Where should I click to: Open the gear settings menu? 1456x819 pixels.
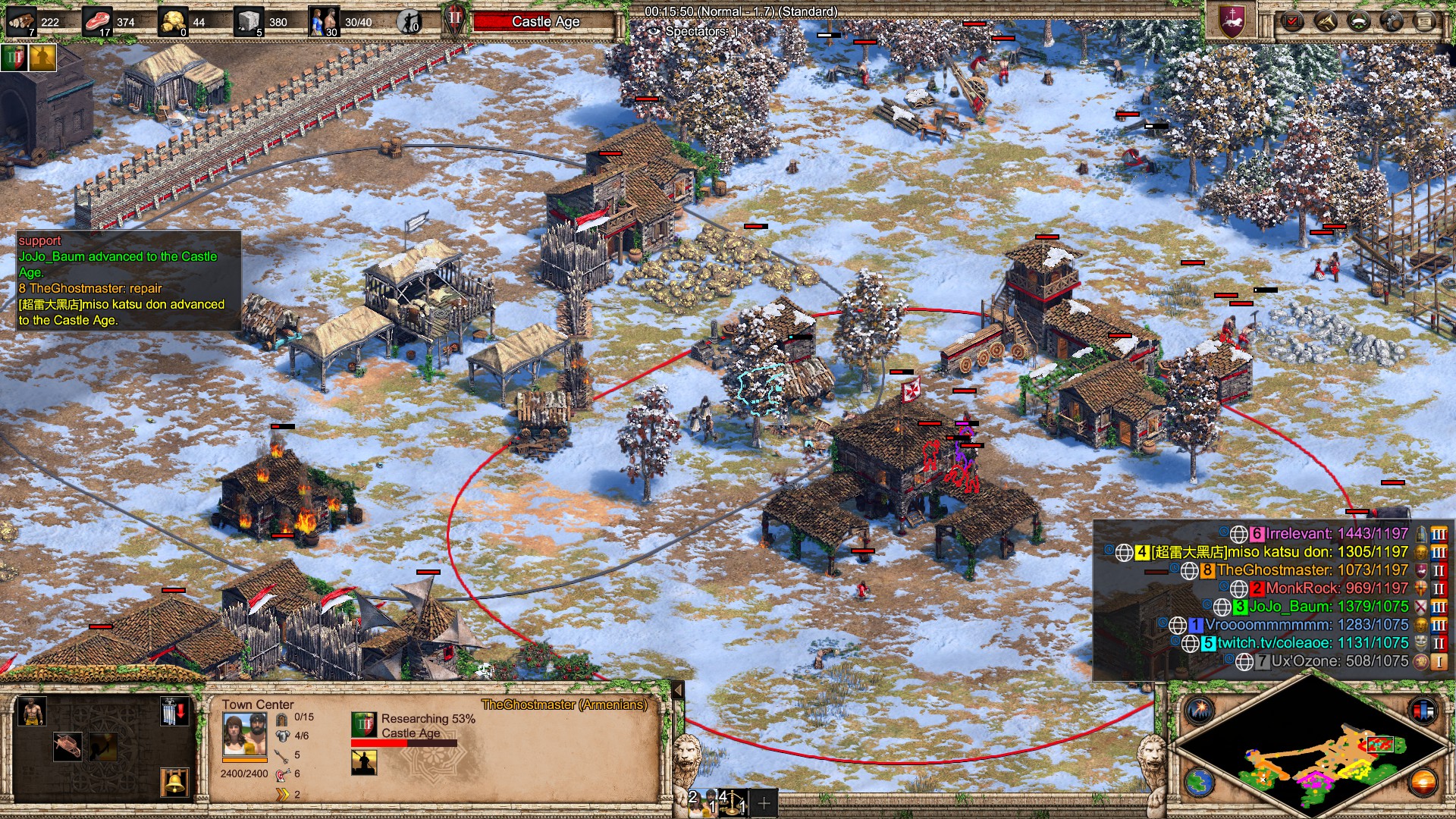coord(1392,20)
